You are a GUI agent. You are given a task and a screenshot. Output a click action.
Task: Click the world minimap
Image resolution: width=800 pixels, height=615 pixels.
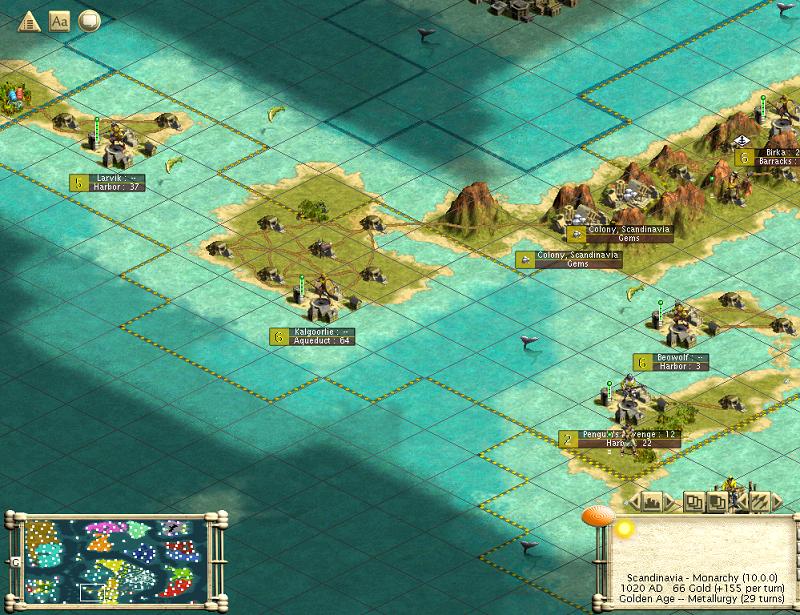113,561
